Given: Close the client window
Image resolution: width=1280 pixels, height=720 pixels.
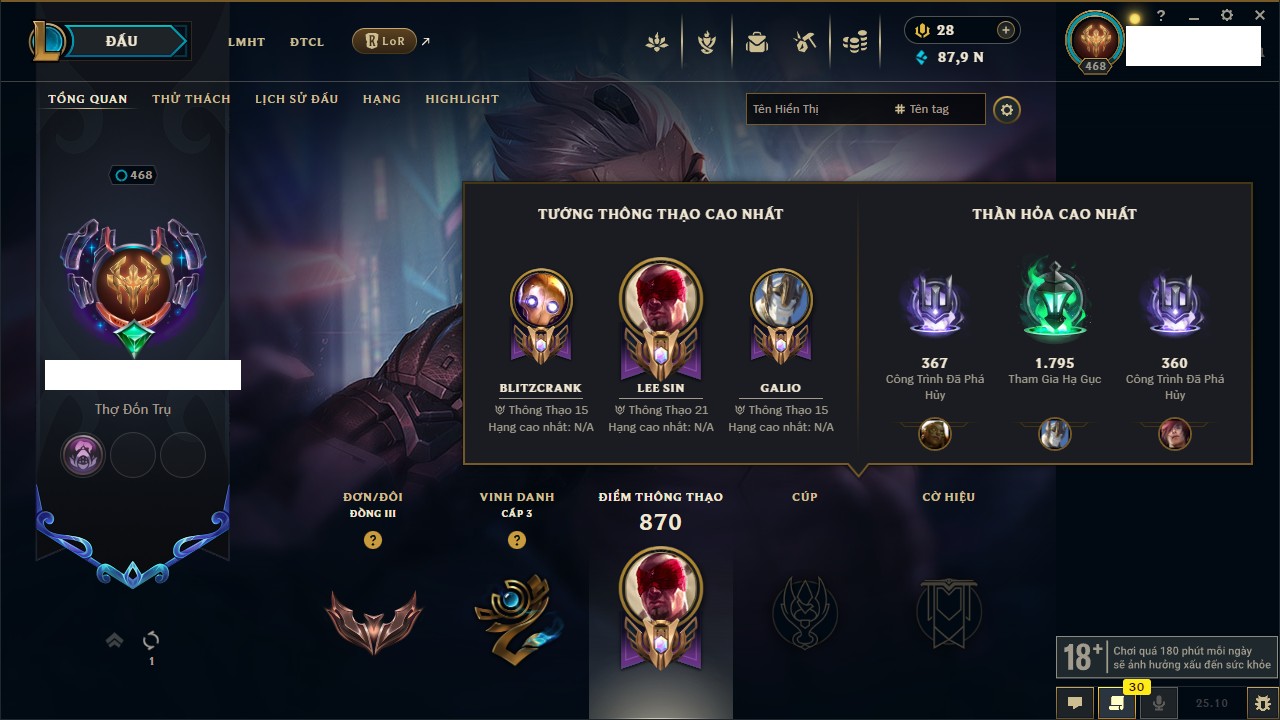Looking at the screenshot, I should tap(1257, 16).
